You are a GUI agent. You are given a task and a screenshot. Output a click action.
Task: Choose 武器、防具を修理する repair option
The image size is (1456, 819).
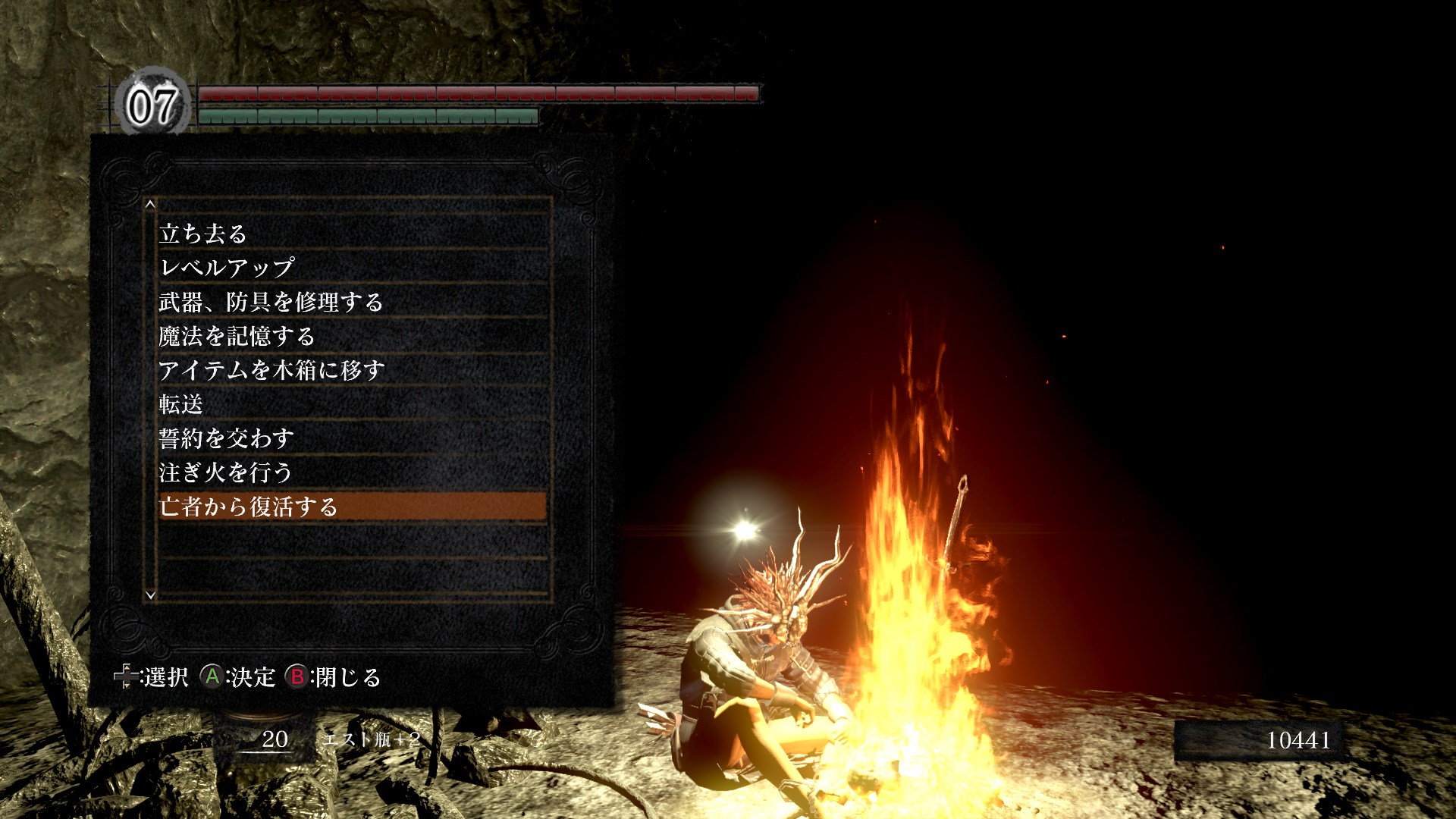tap(271, 302)
